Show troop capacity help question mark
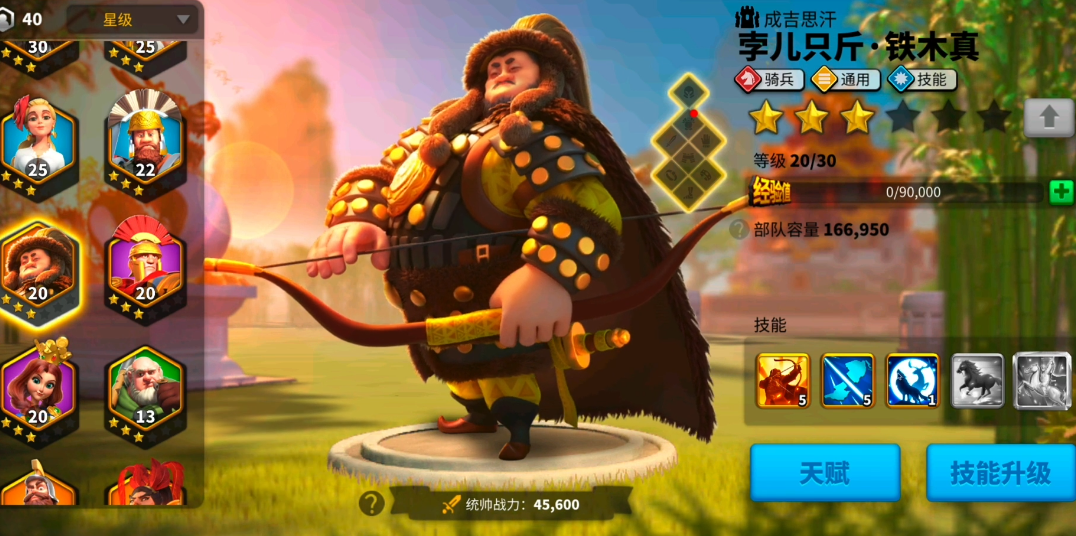The image size is (1076, 536). click(x=739, y=229)
